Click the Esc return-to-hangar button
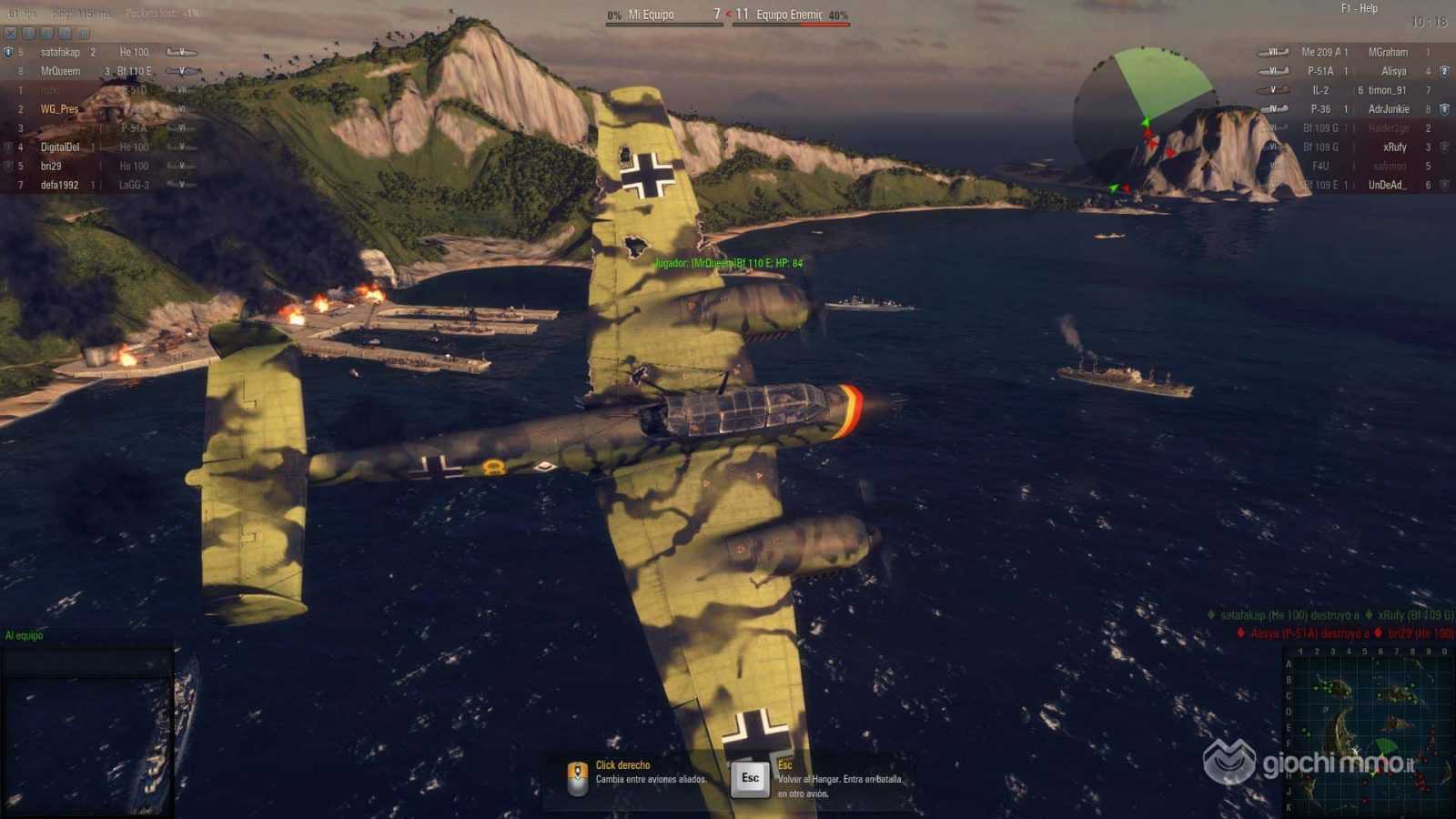The height and width of the screenshot is (819, 1456). (x=750, y=778)
